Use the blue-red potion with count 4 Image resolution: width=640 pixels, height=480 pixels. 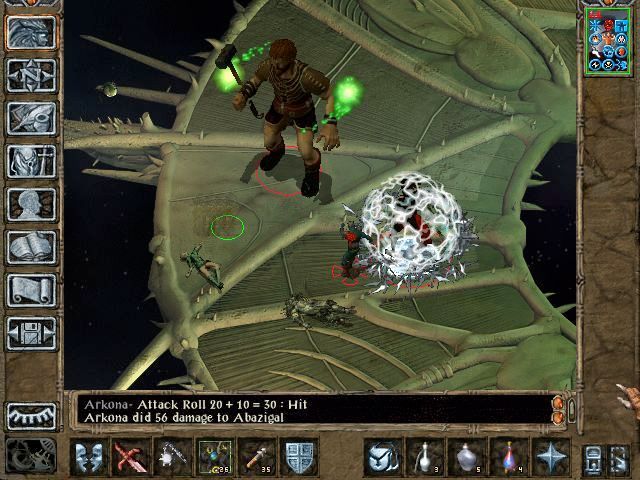pos(509,457)
